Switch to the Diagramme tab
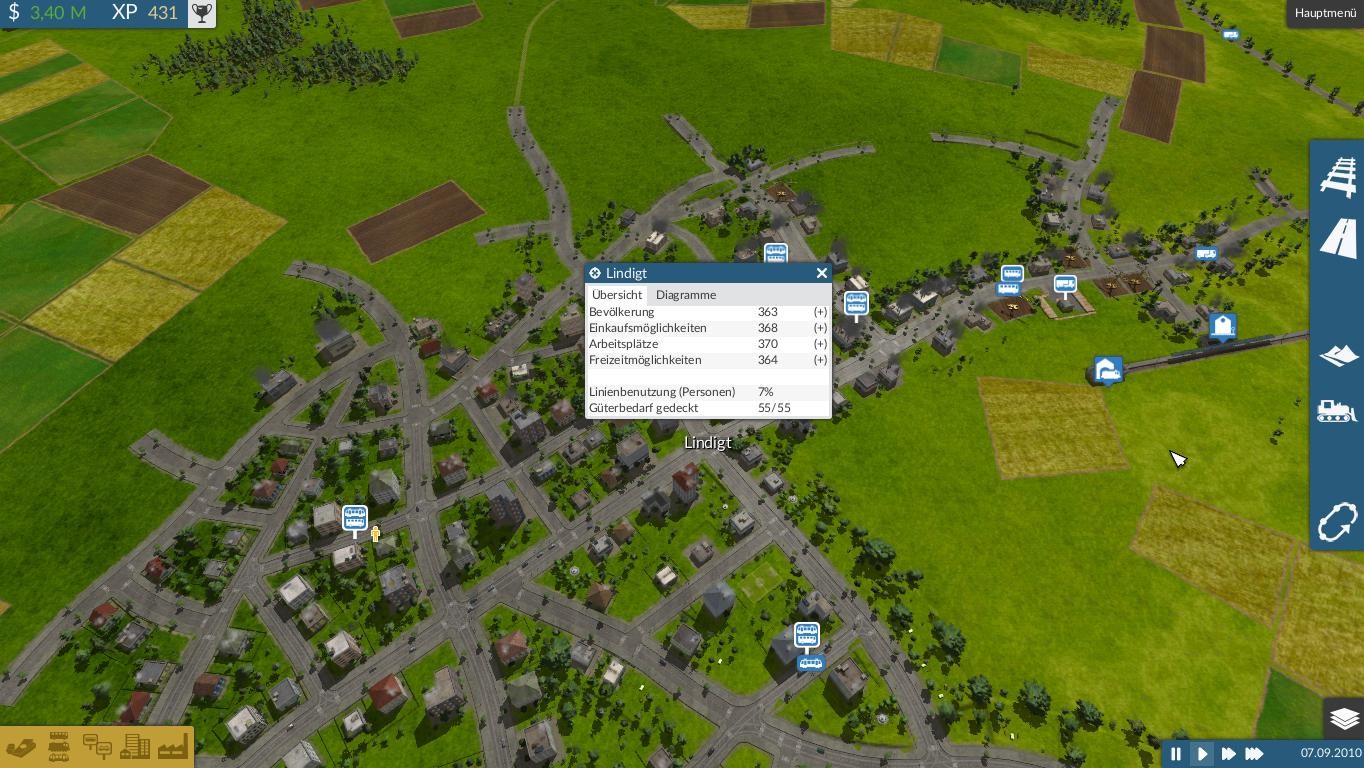1364x768 pixels. 686,295
